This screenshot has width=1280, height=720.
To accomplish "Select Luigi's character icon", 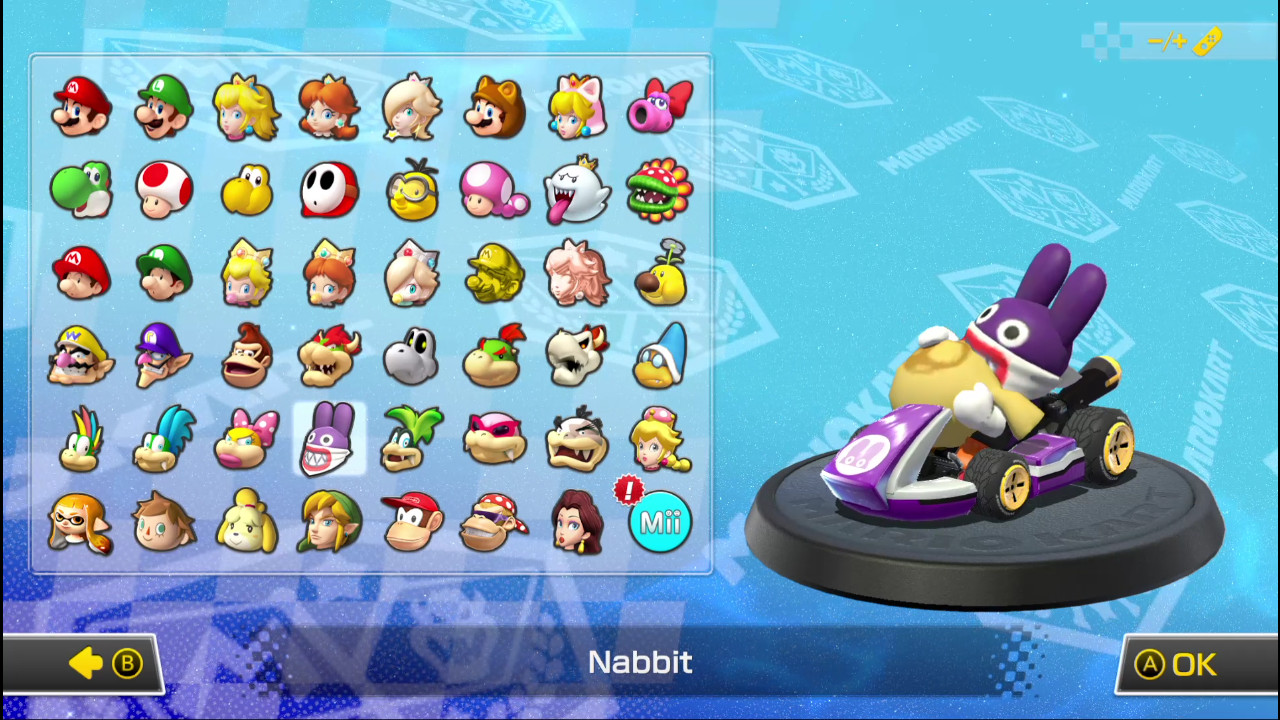I will click(x=163, y=107).
